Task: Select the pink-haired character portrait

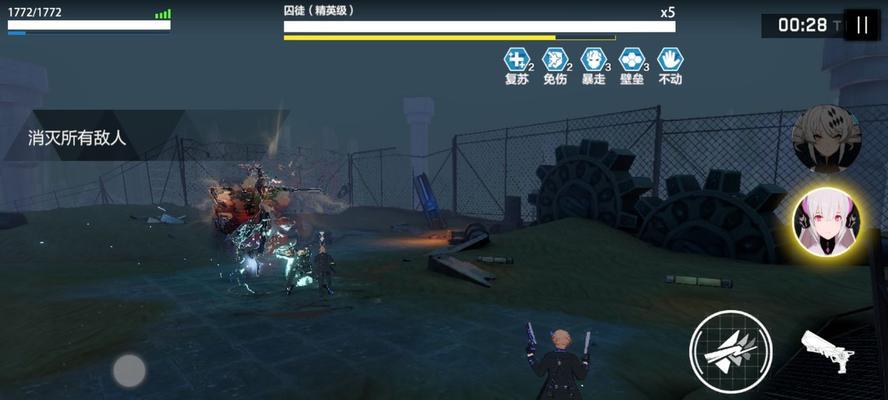Action: click(x=826, y=222)
